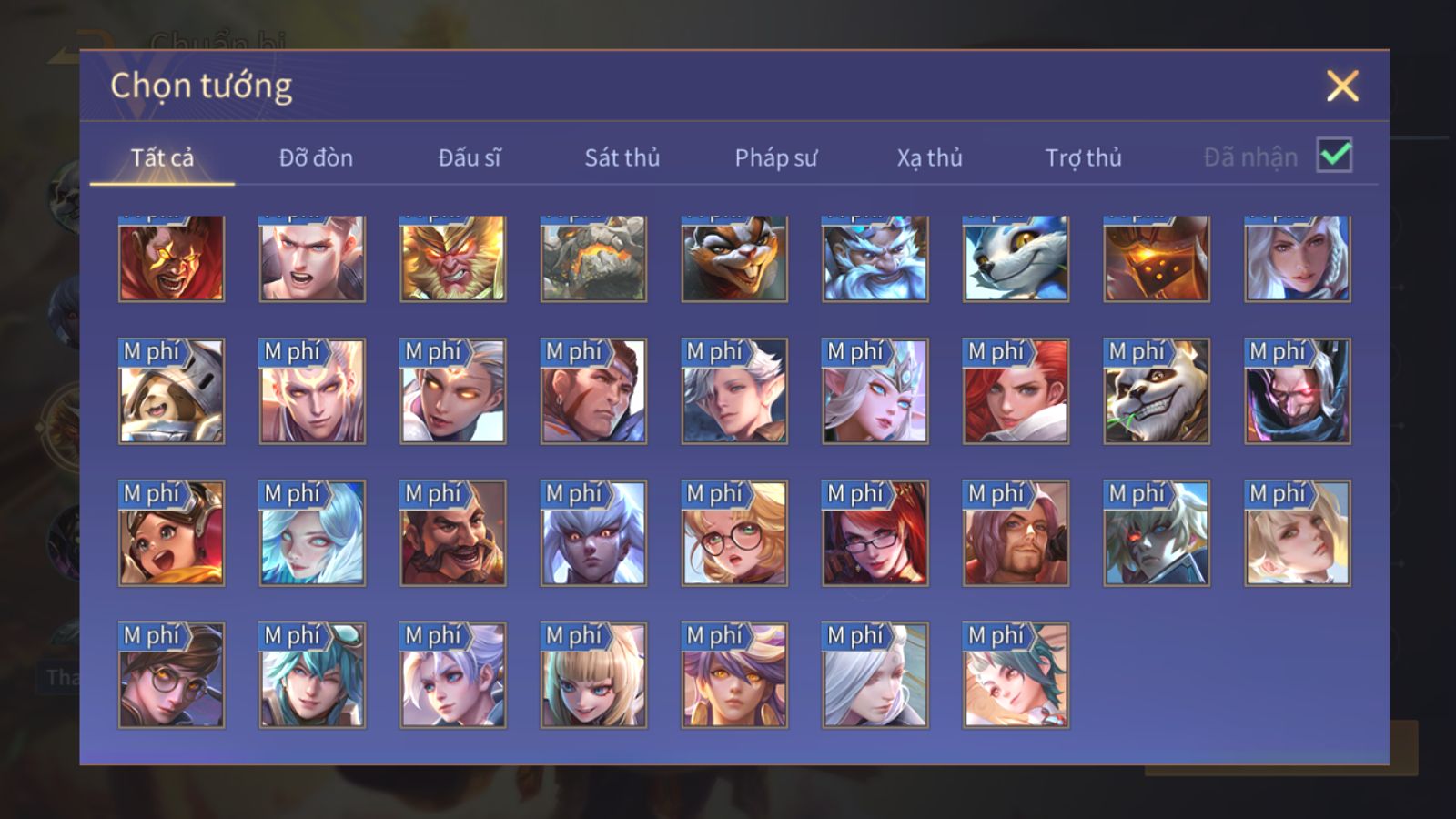Screen dimensions: 1456x819
Task: Switch to the Tất cả tab
Action: click(162, 157)
